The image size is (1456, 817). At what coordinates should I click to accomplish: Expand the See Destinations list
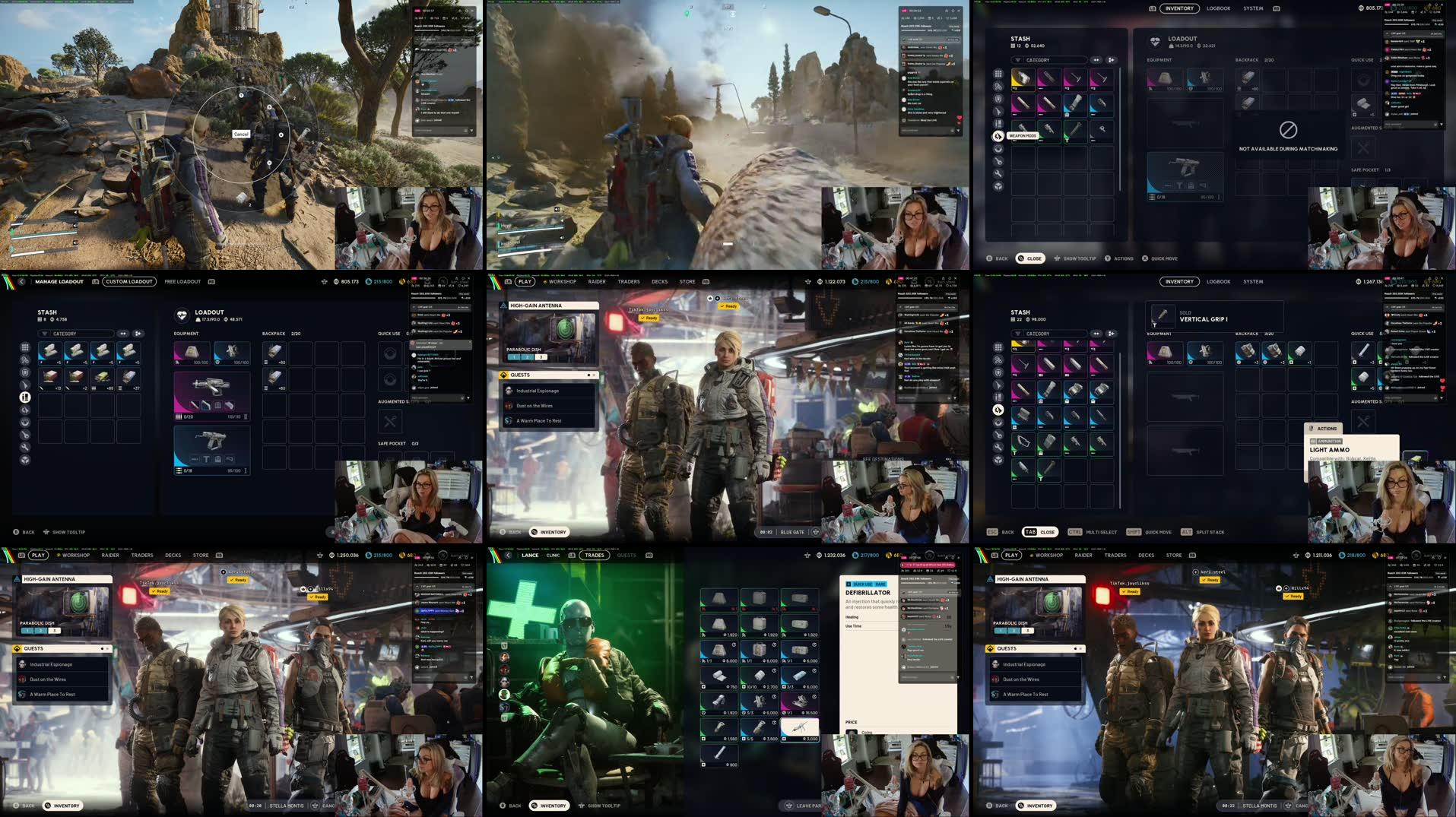point(947,459)
